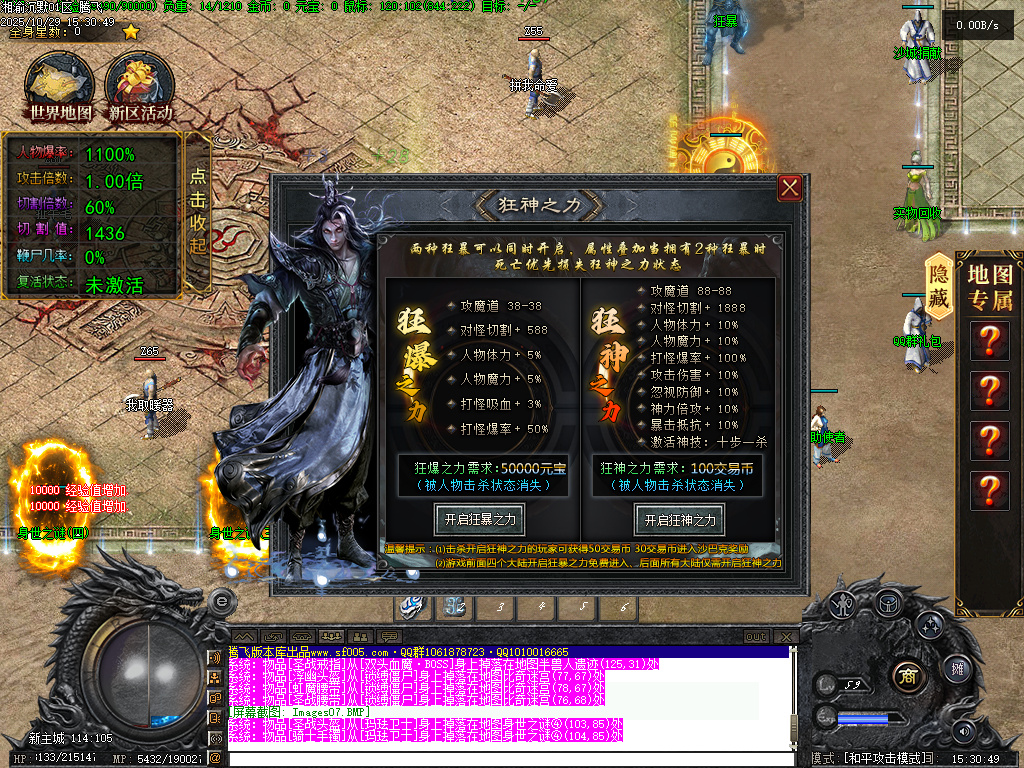
Task: Select the first hotbar slot holding an item
Action: (413, 606)
